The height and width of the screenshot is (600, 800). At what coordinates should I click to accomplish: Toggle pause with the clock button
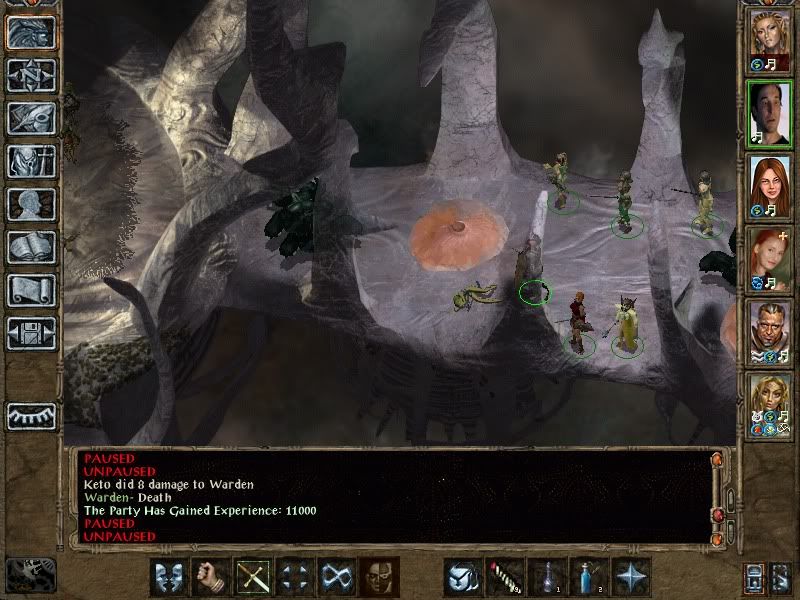tap(30, 574)
